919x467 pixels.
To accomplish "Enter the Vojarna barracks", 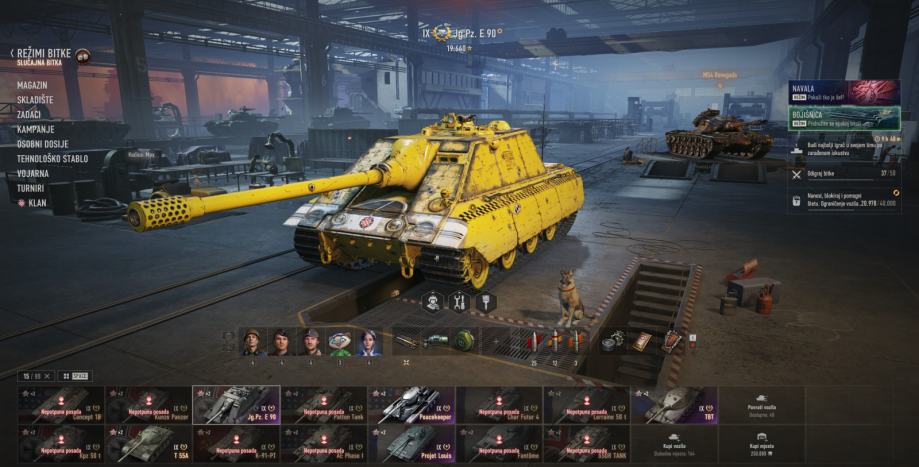I will coord(32,173).
